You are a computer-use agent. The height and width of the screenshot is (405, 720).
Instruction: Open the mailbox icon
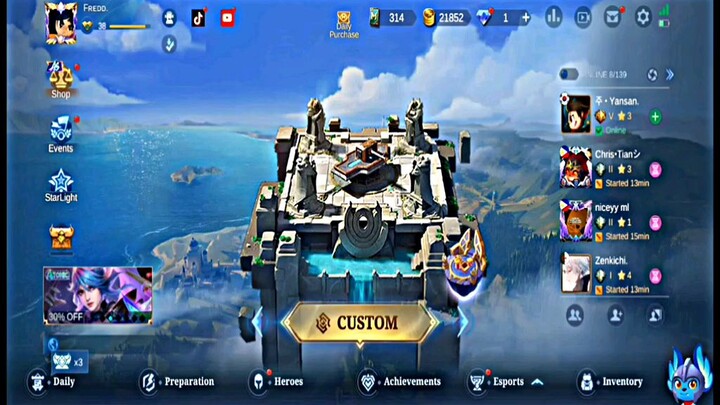(613, 17)
